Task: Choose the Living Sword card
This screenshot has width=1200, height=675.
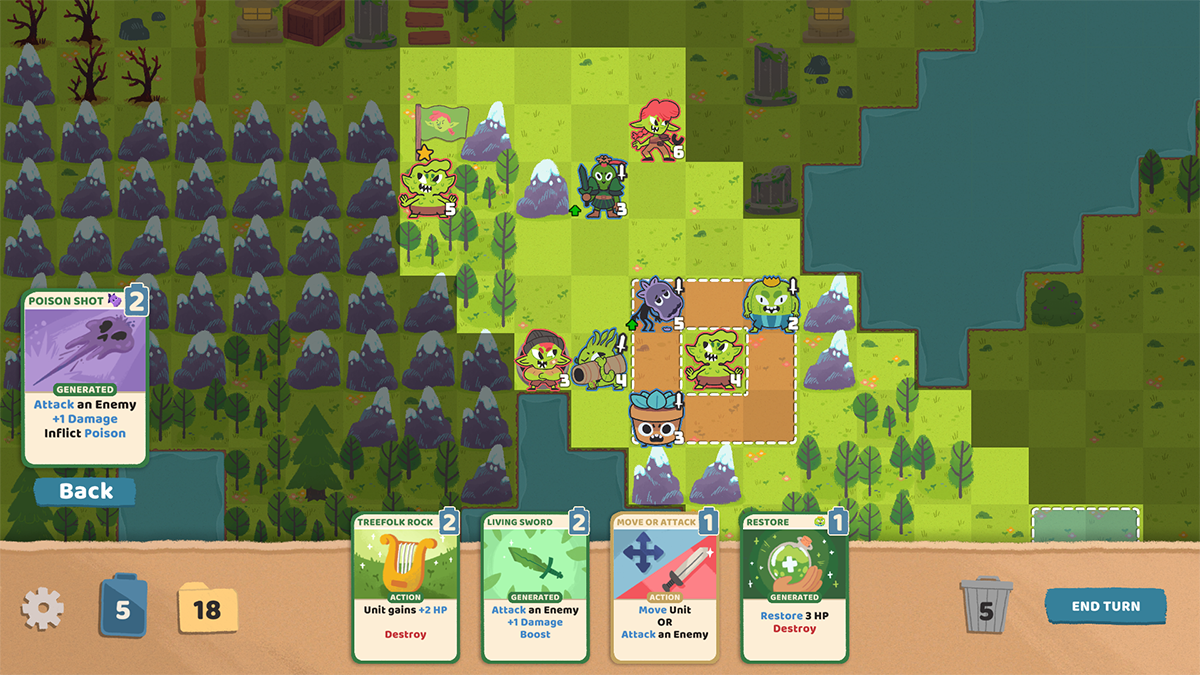Action: click(x=535, y=587)
